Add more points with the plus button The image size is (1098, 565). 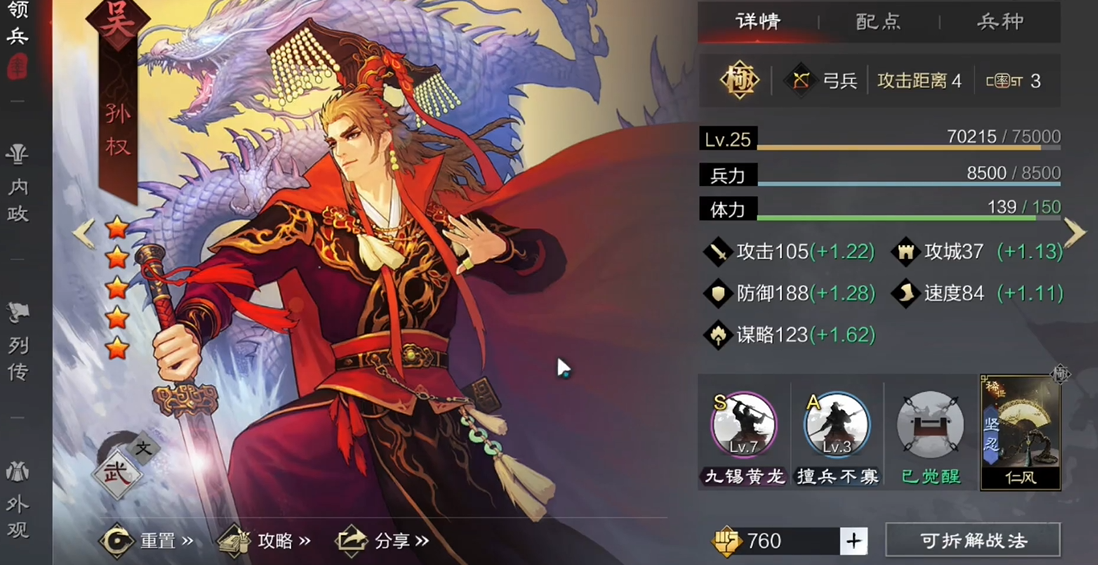[x=853, y=541]
